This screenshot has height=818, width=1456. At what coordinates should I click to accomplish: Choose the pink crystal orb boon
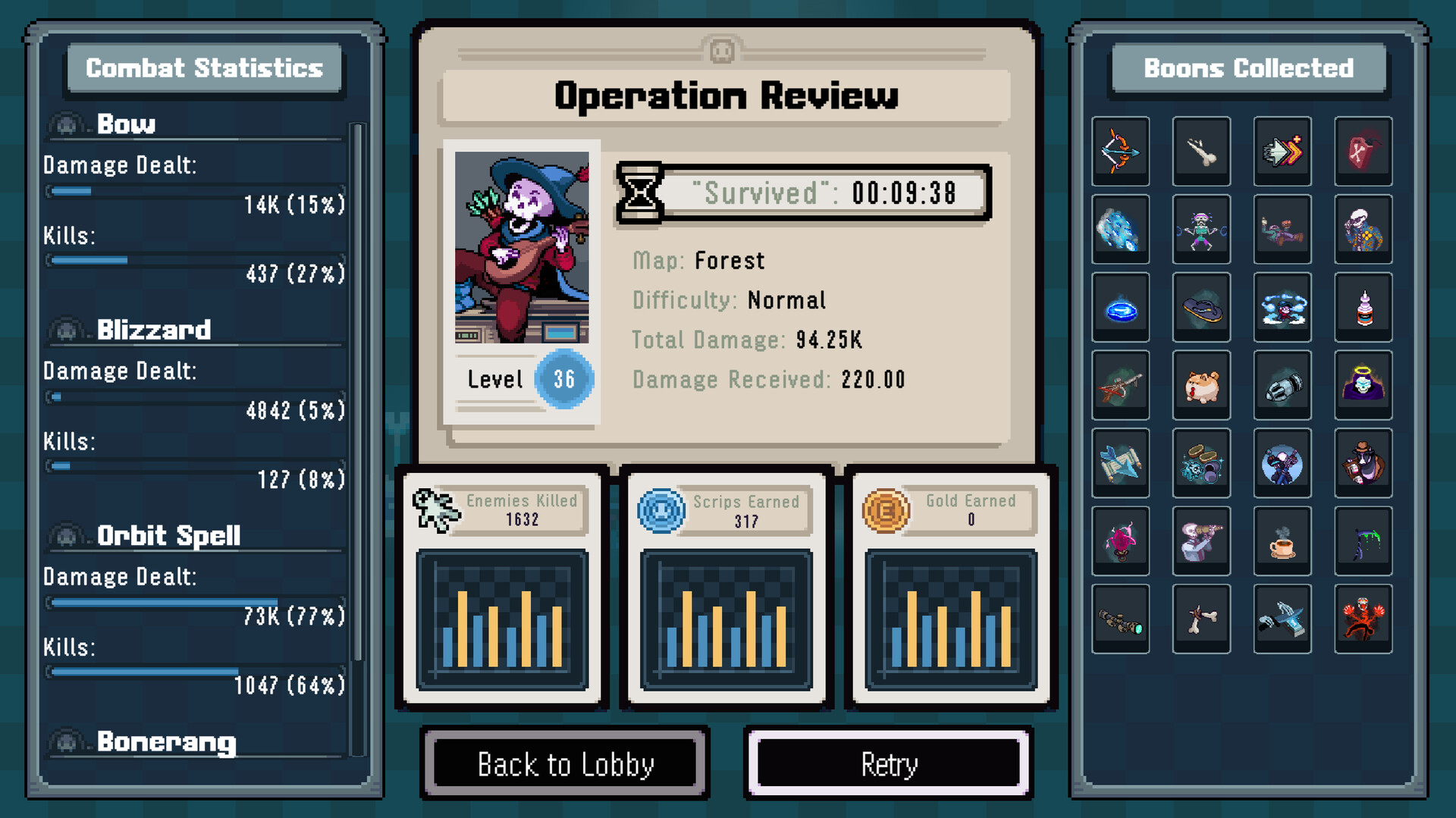click(1120, 541)
